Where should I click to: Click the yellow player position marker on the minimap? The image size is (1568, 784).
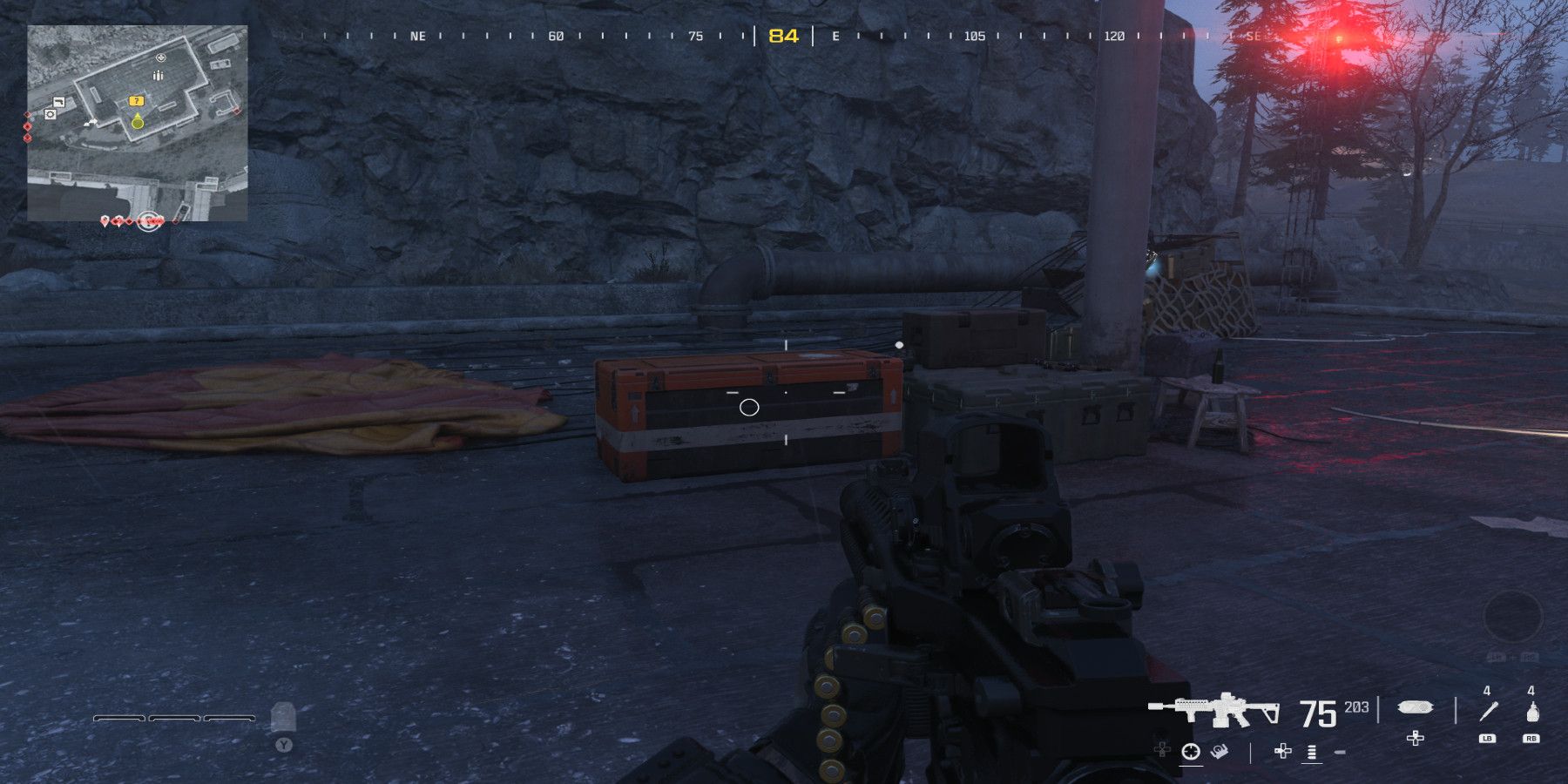point(138,123)
